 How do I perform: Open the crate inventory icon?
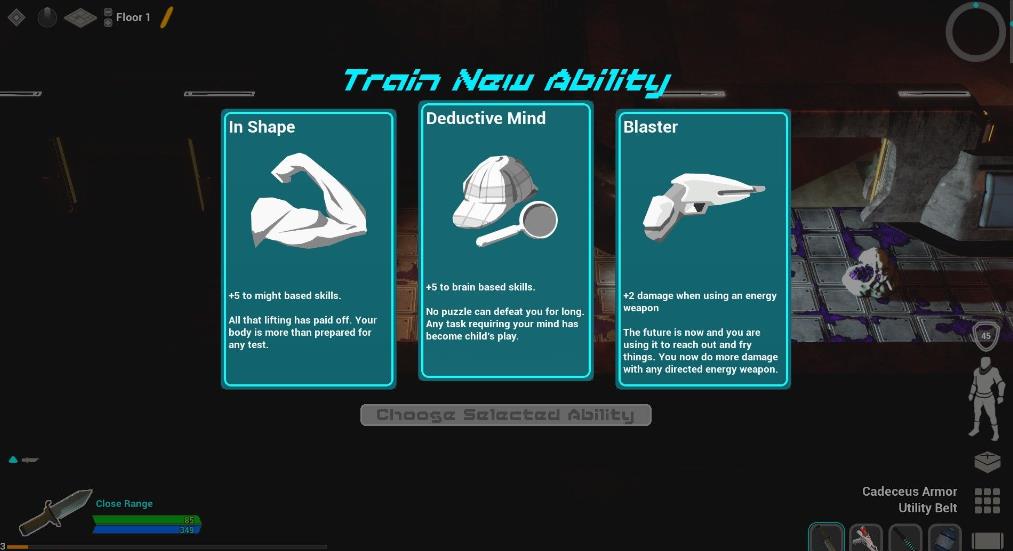click(x=987, y=462)
